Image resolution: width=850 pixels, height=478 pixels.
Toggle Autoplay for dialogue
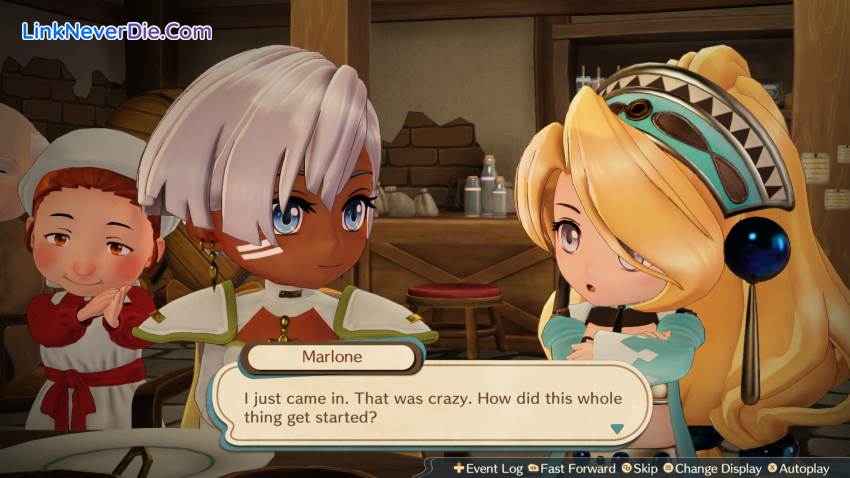pos(797,468)
